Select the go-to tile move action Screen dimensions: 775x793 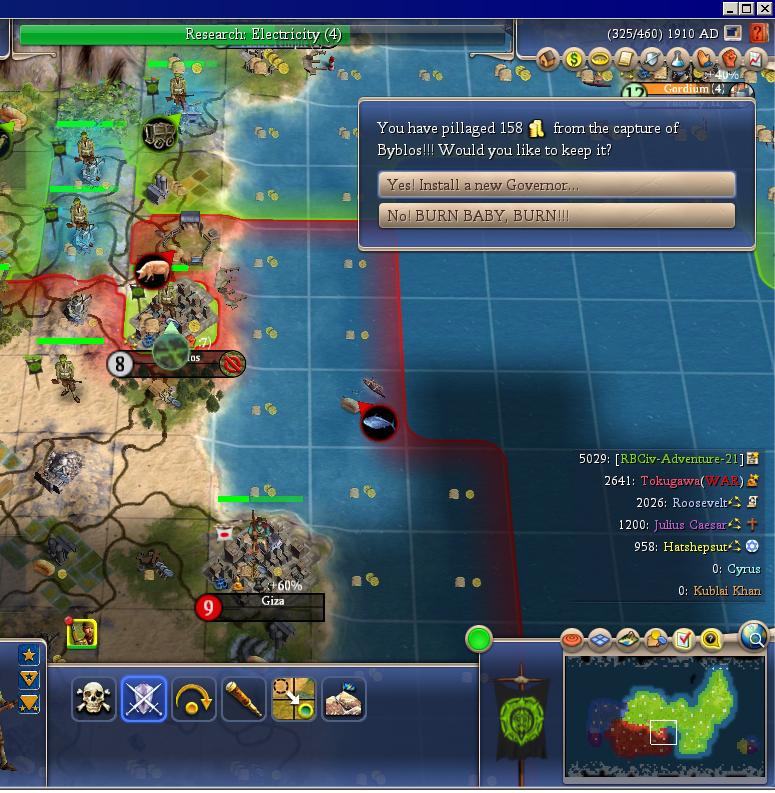click(293, 699)
